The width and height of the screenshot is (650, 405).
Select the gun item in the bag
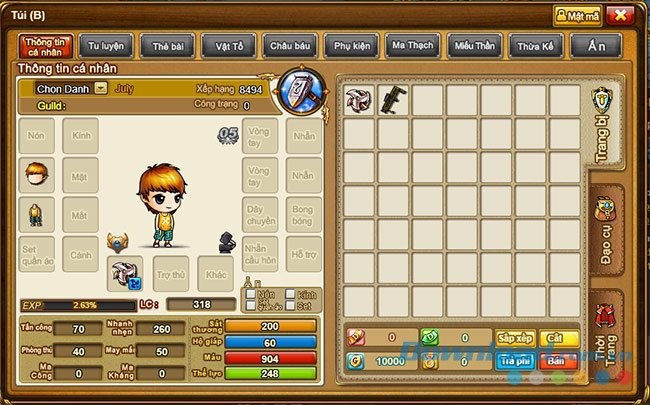pos(393,100)
